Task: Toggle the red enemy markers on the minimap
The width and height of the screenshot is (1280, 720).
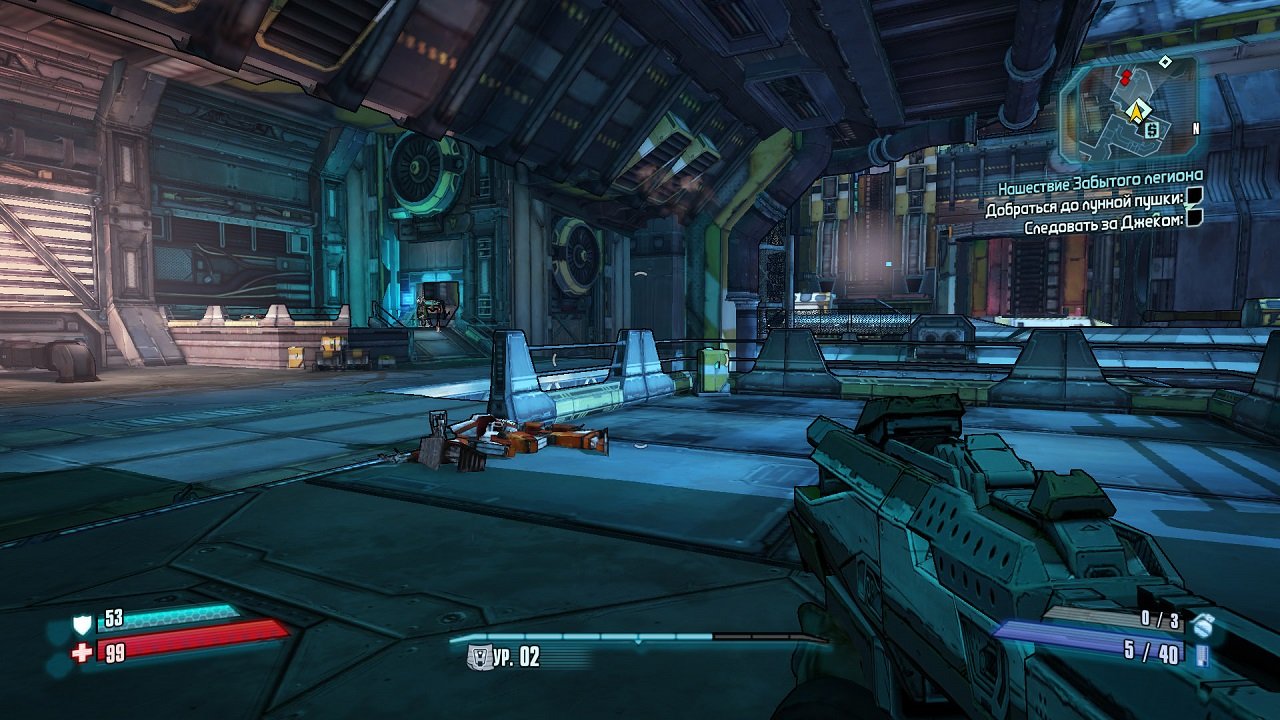Action: [1127, 77]
